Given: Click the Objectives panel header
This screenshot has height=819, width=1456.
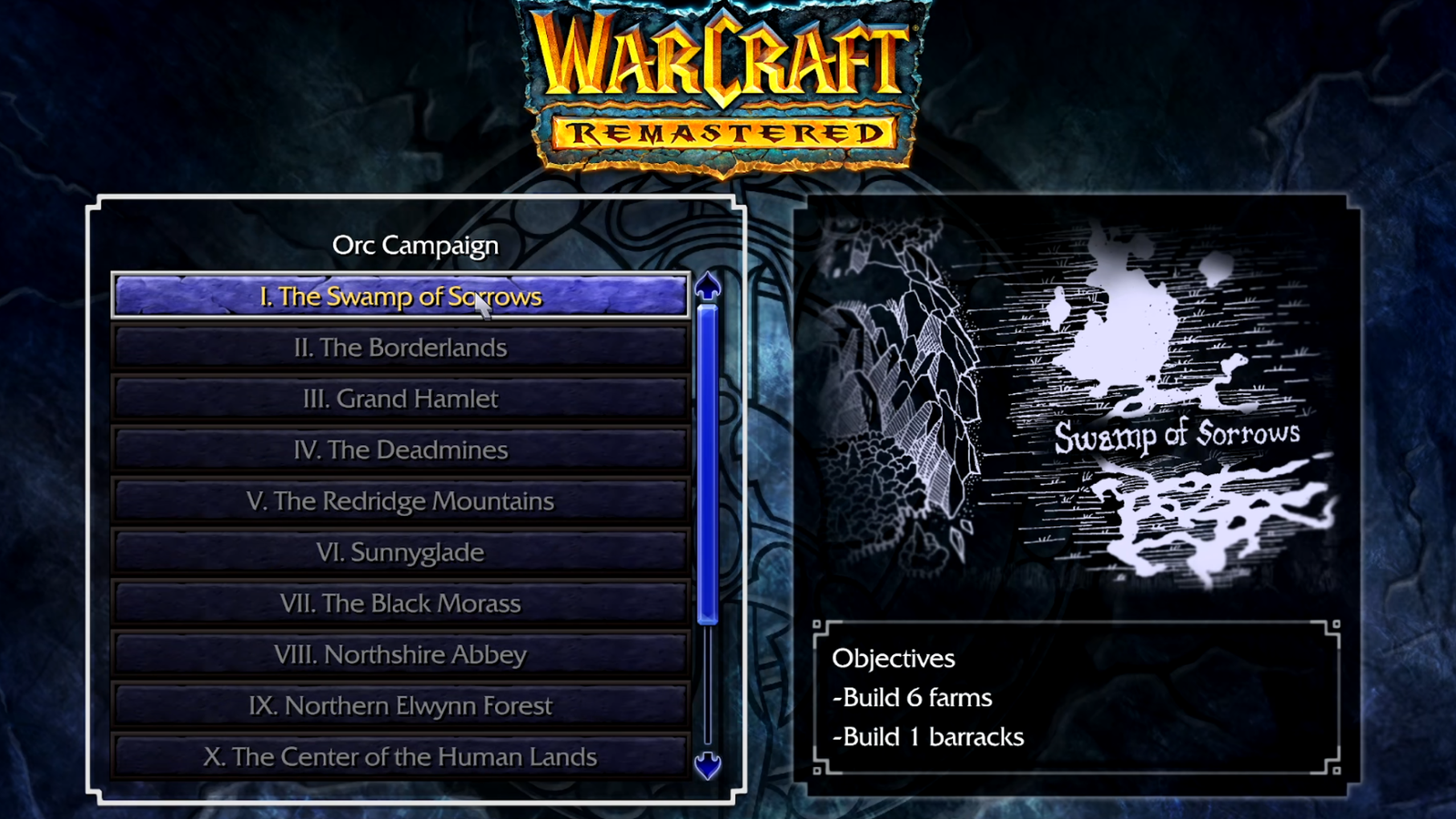Looking at the screenshot, I should pyautogui.click(x=893, y=658).
